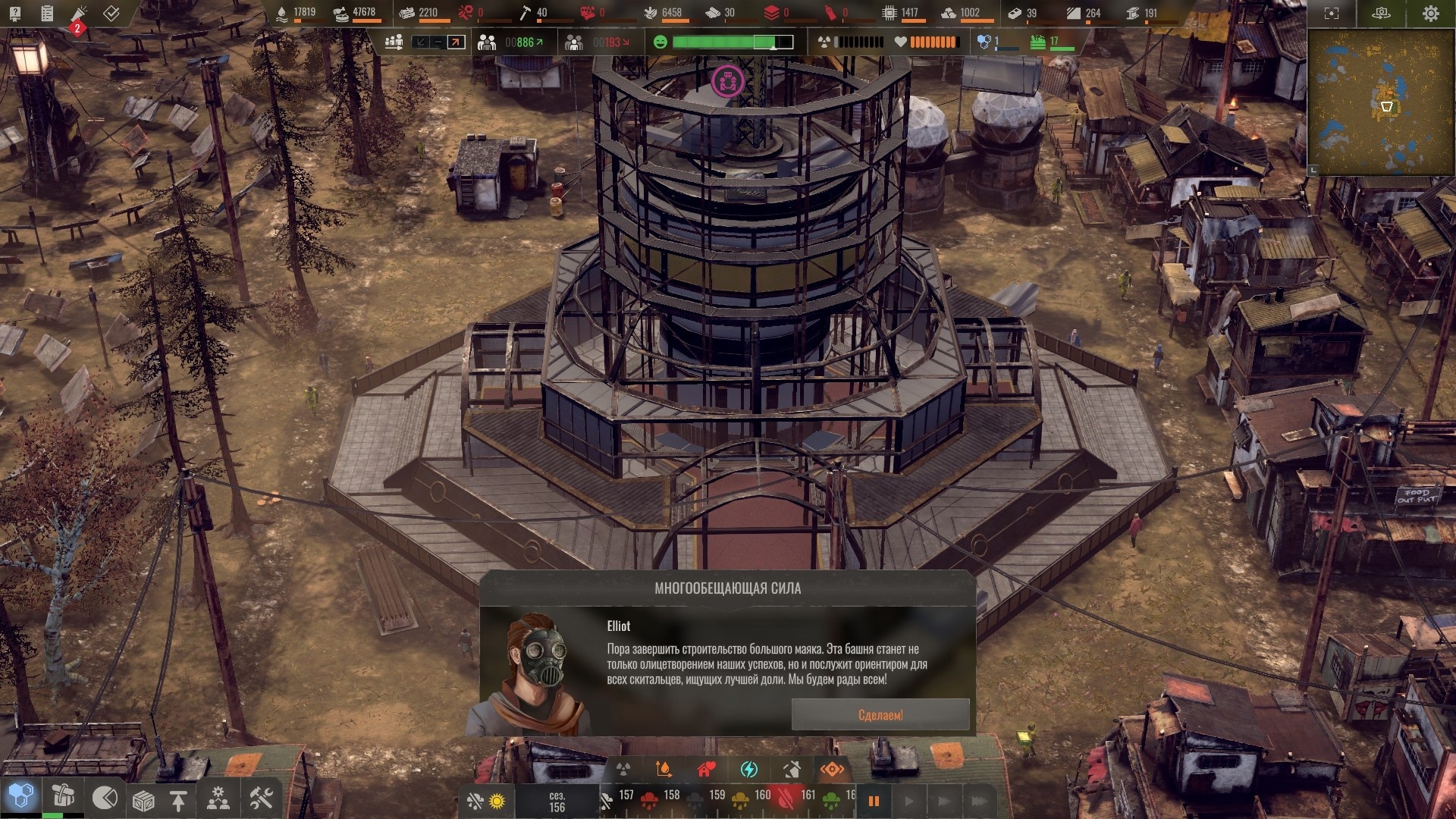Screen dimensions: 1456x819
Task: Open the checkmark objectives icon
Action: pyautogui.click(x=111, y=13)
